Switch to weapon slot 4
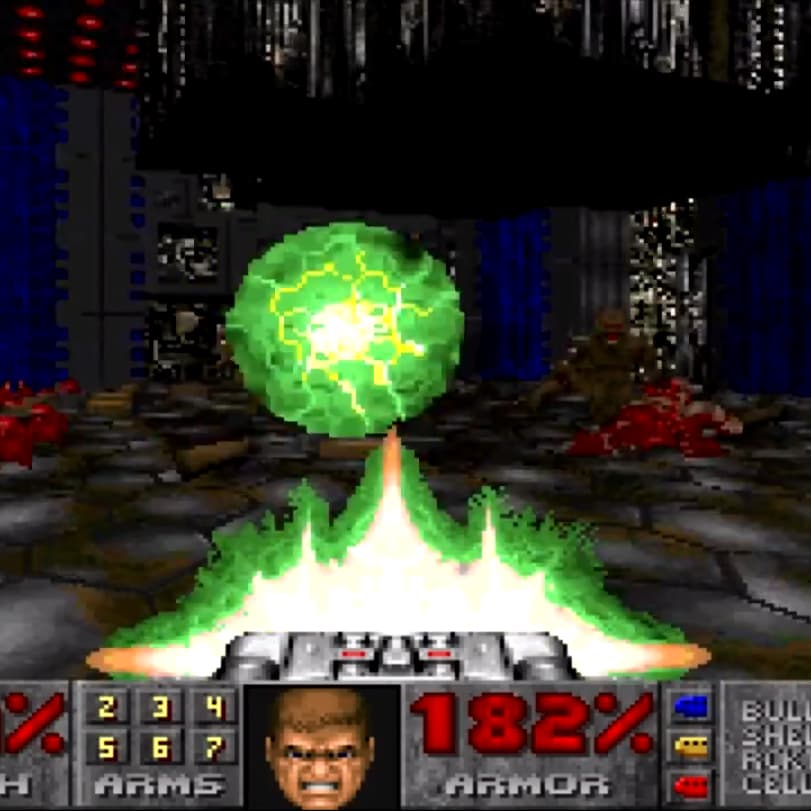 (x=214, y=709)
